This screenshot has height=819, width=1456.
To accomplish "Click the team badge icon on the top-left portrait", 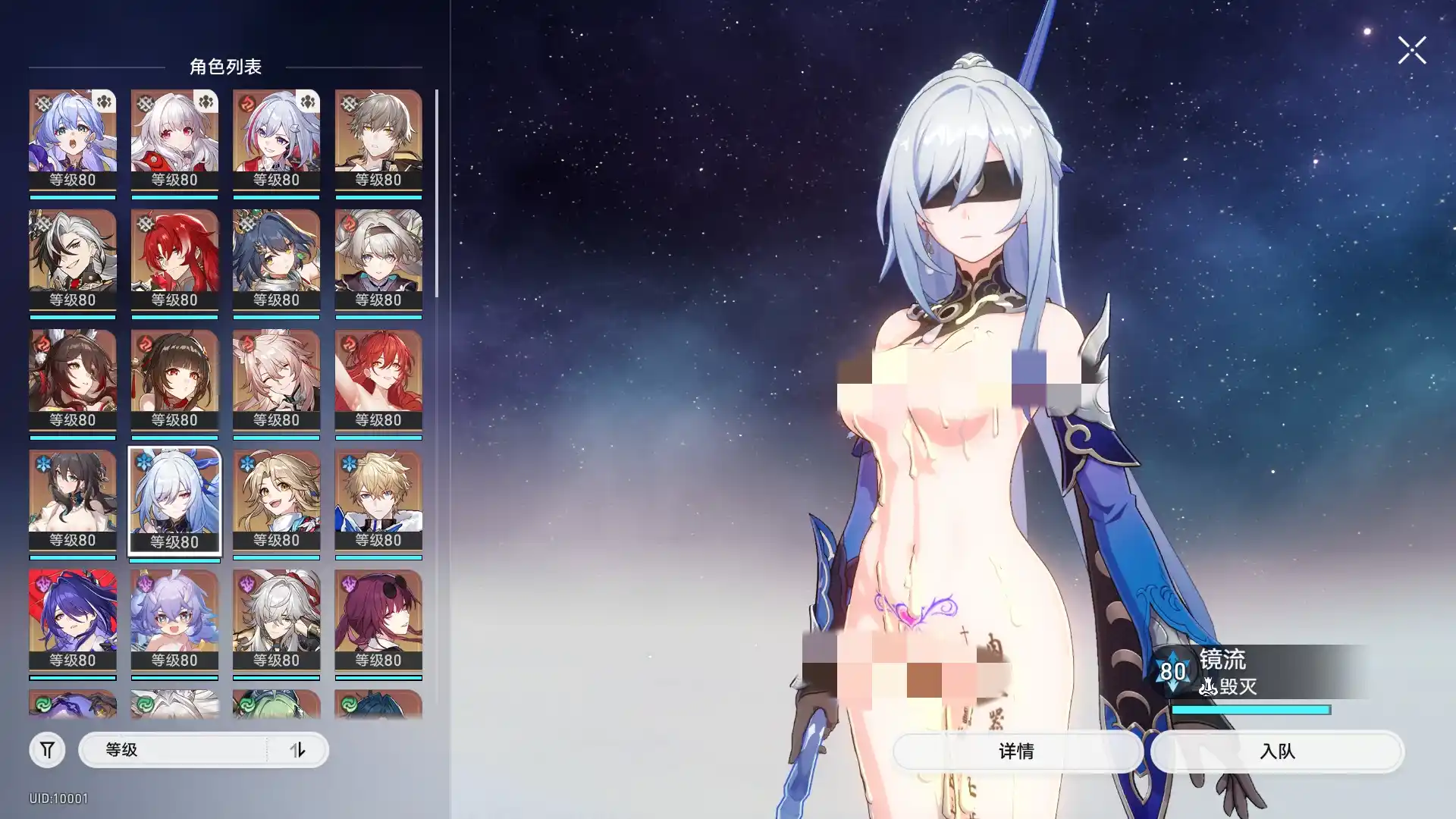I will coord(105,101).
